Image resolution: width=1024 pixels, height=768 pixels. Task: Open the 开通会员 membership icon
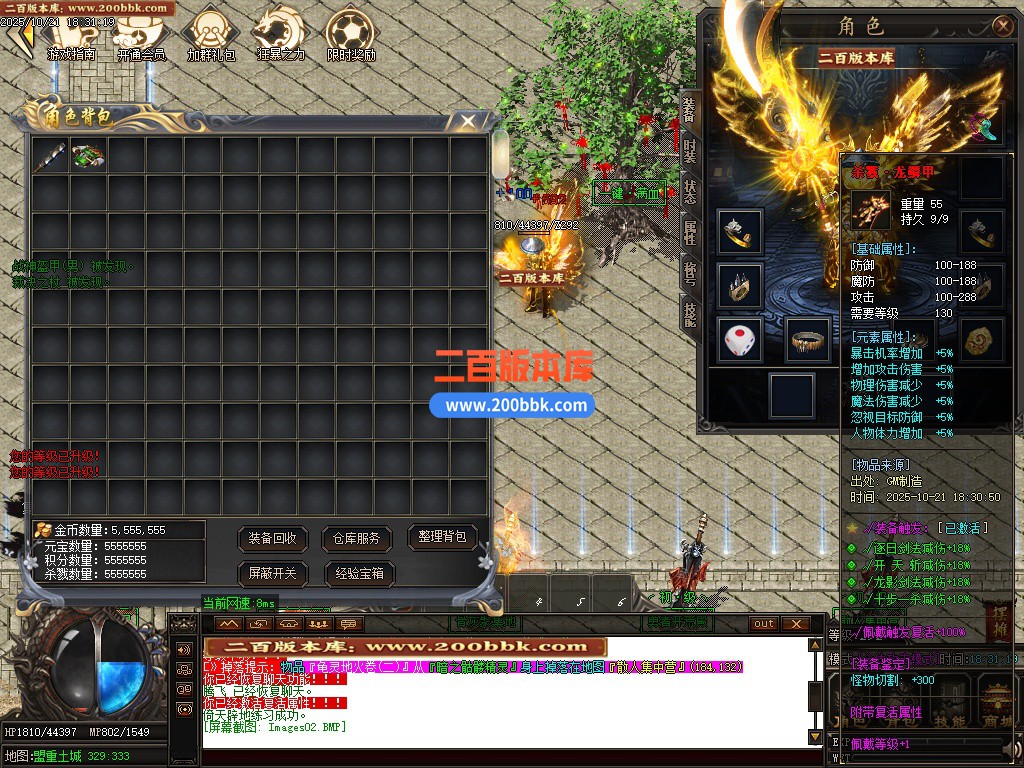click(140, 36)
